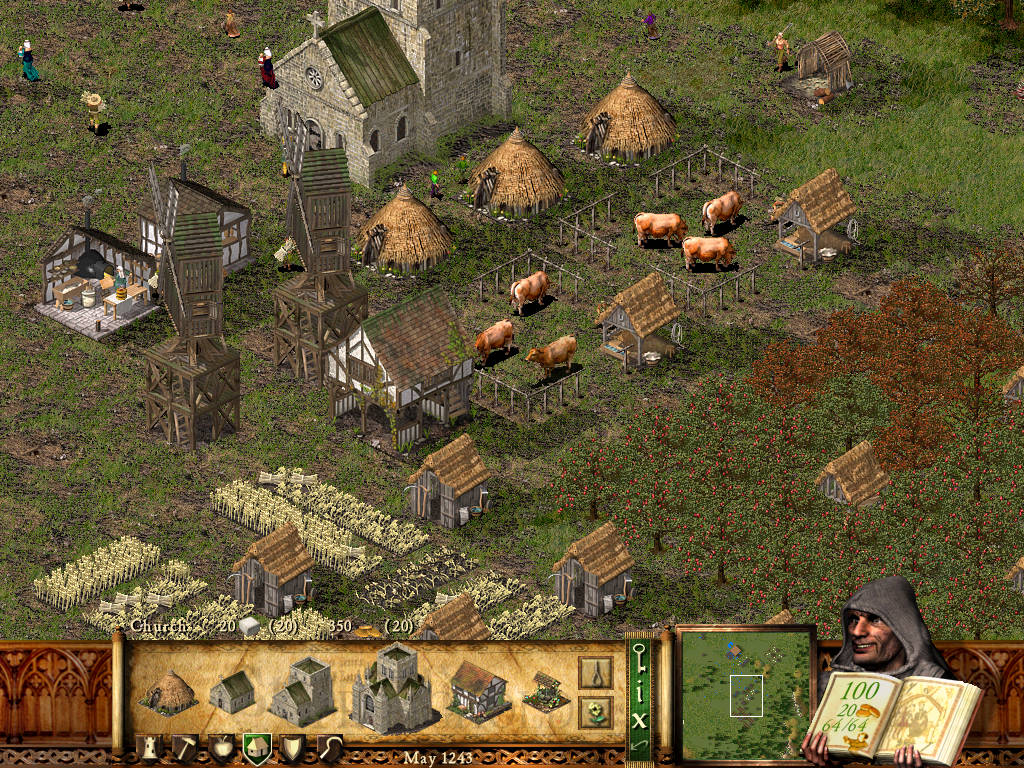Switch to the castle tower category
This screenshot has width=1024, height=768.
pos(148,748)
